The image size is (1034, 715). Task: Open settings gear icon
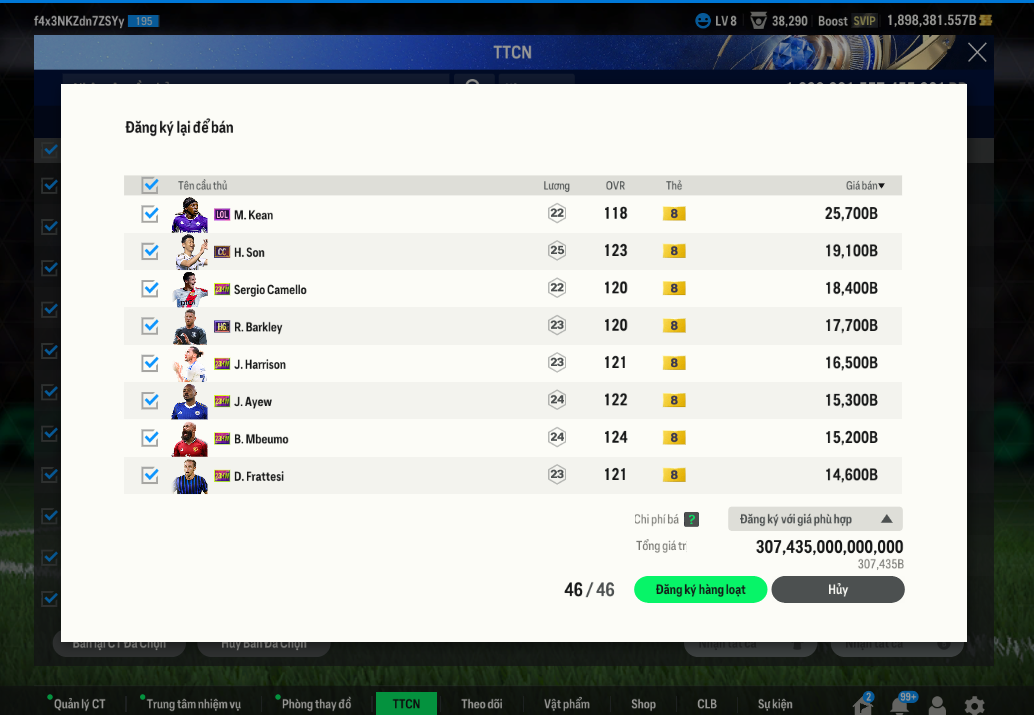(x=974, y=705)
